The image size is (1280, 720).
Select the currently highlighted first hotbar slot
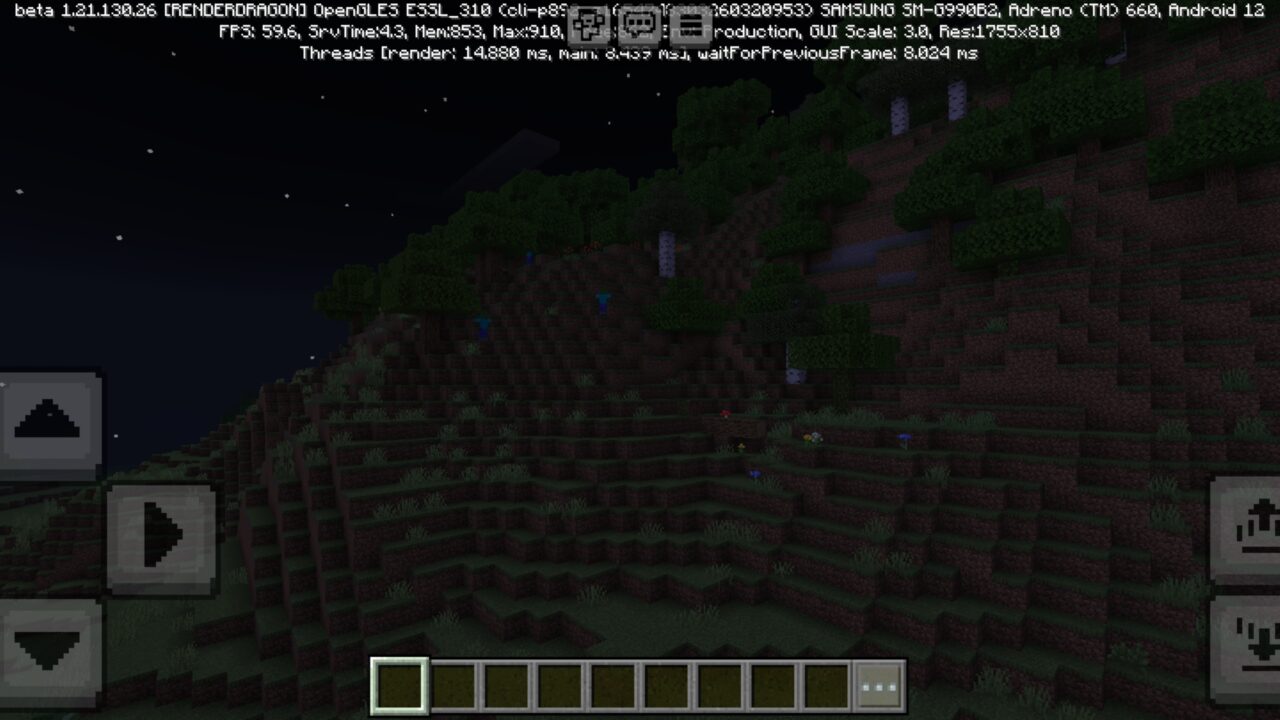pos(398,682)
